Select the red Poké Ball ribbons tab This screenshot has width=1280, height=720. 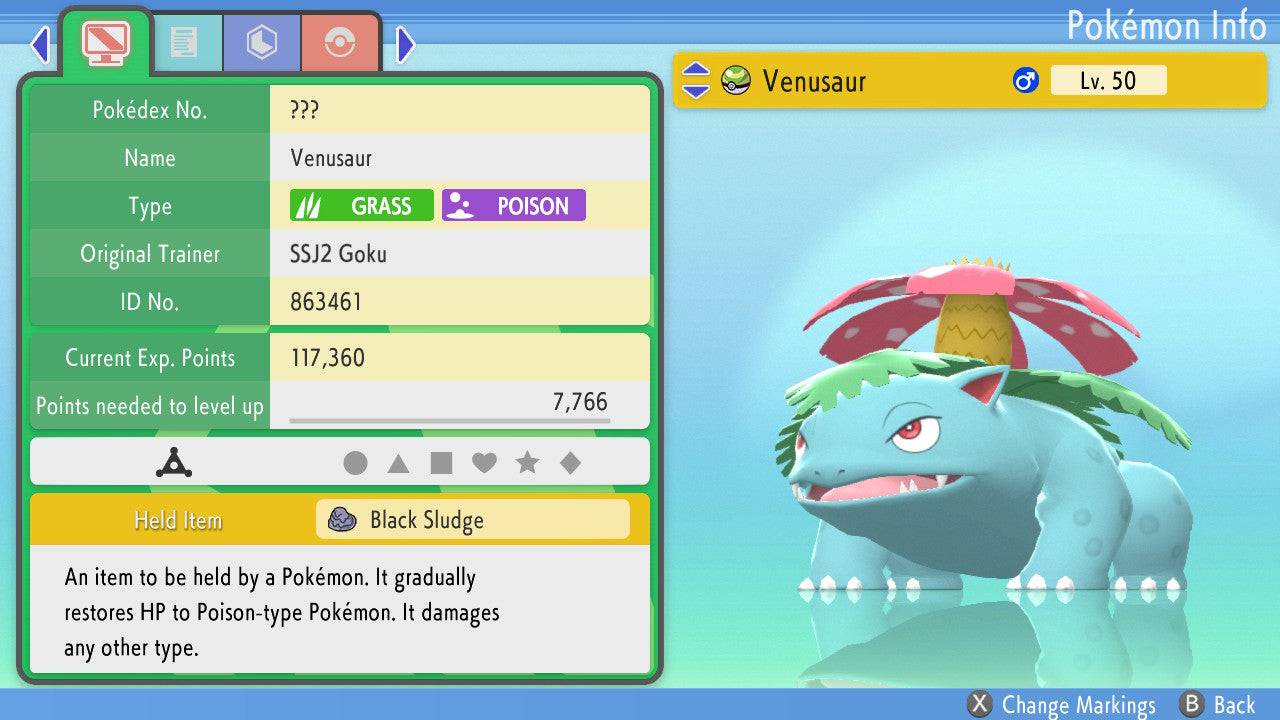340,42
